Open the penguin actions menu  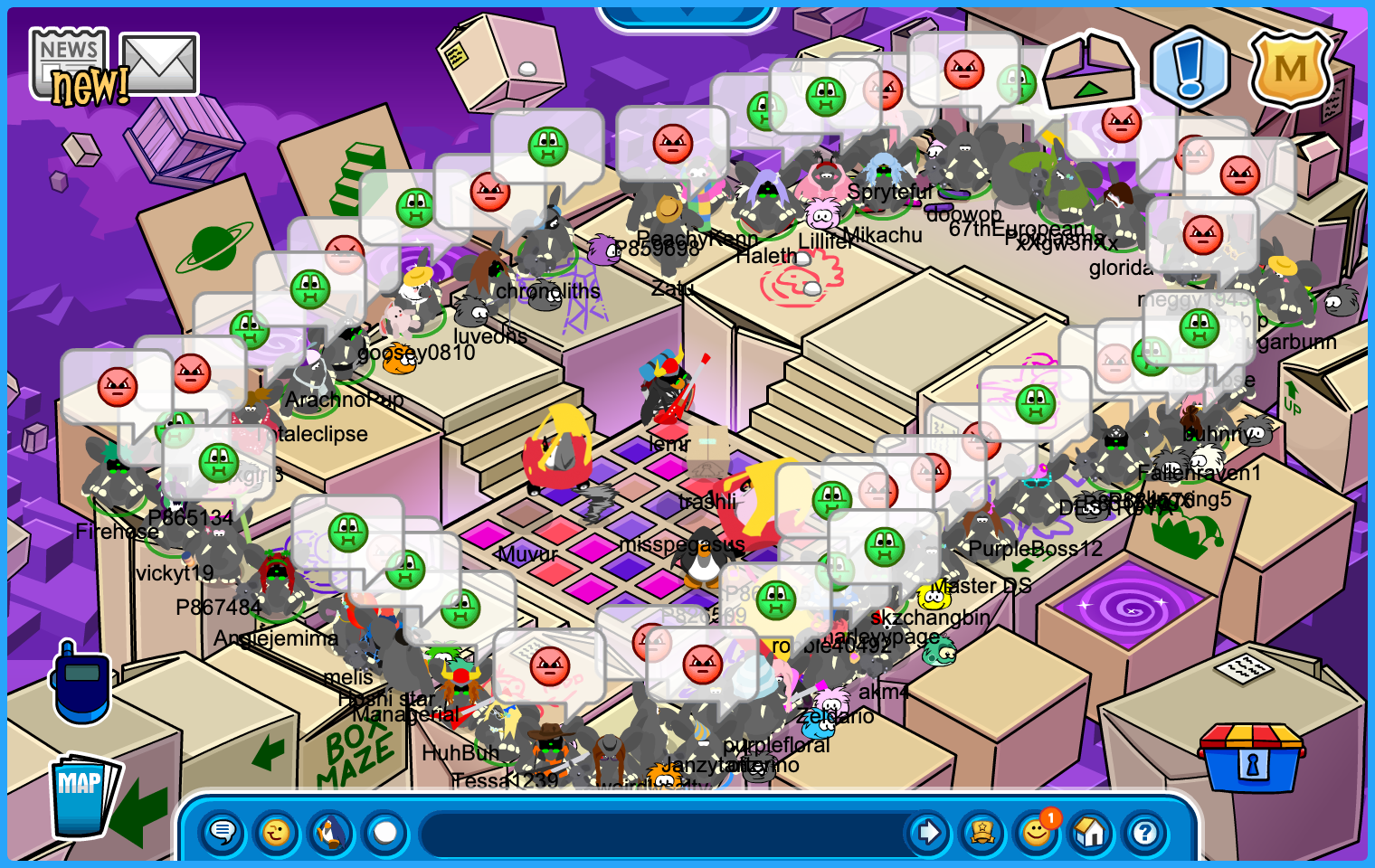(x=331, y=832)
